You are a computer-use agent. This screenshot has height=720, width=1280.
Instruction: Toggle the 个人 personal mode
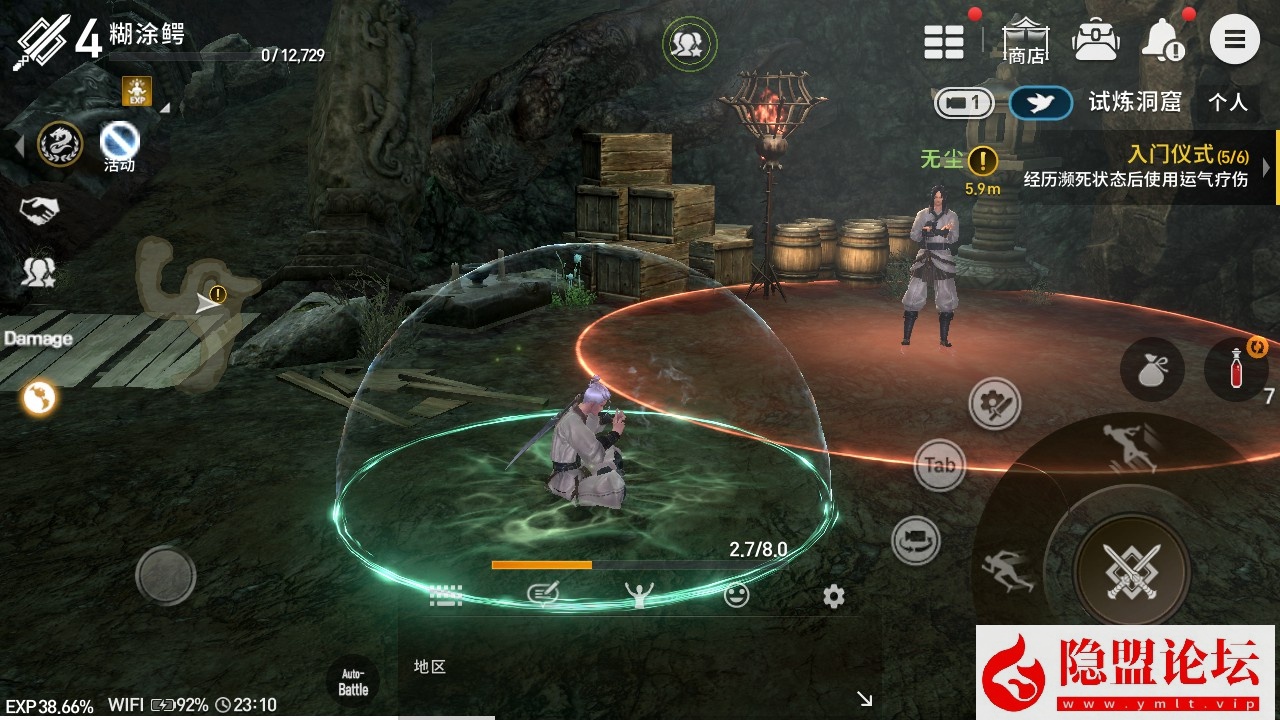click(1227, 102)
